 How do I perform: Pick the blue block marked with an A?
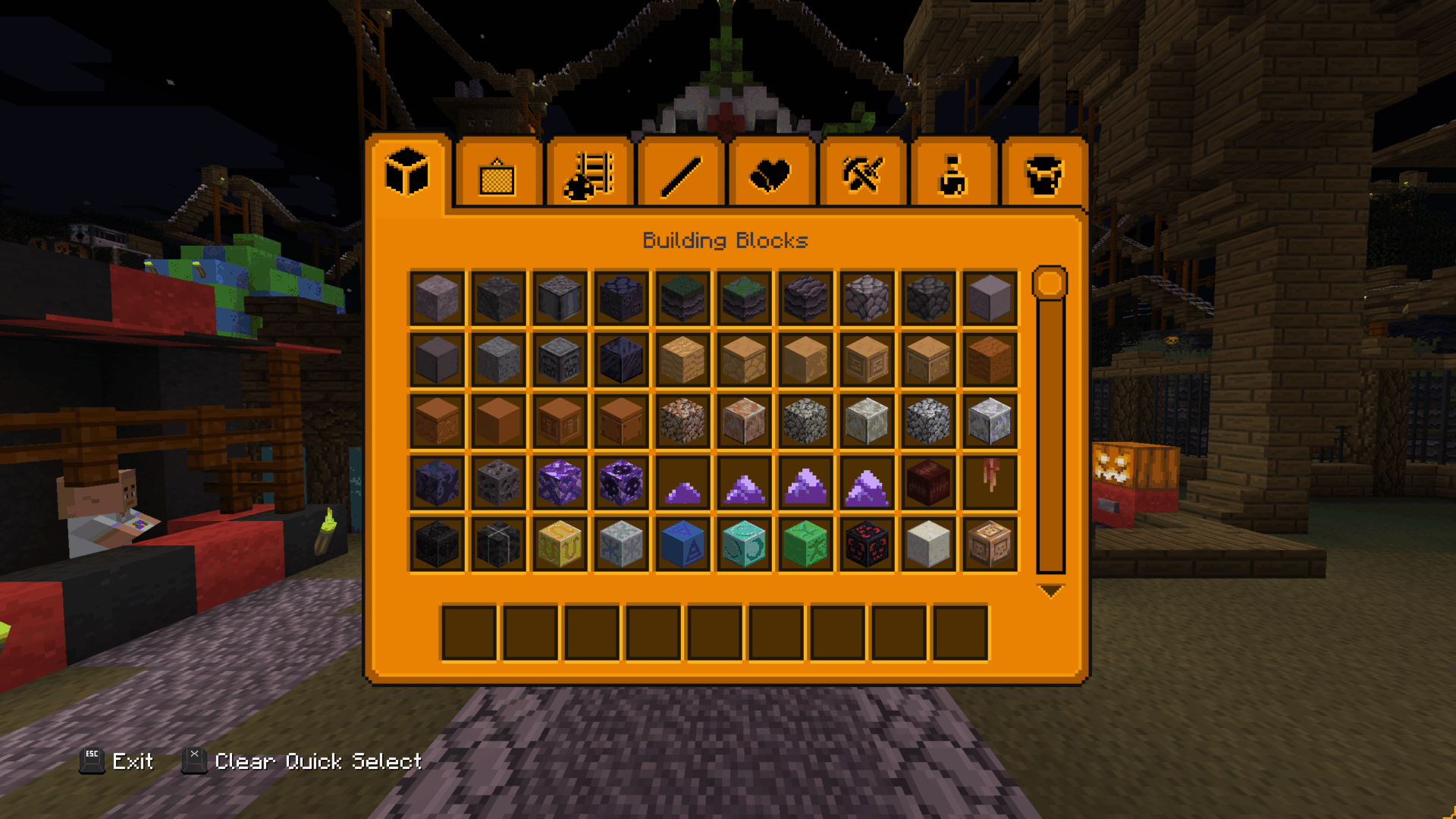[x=682, y=544]
